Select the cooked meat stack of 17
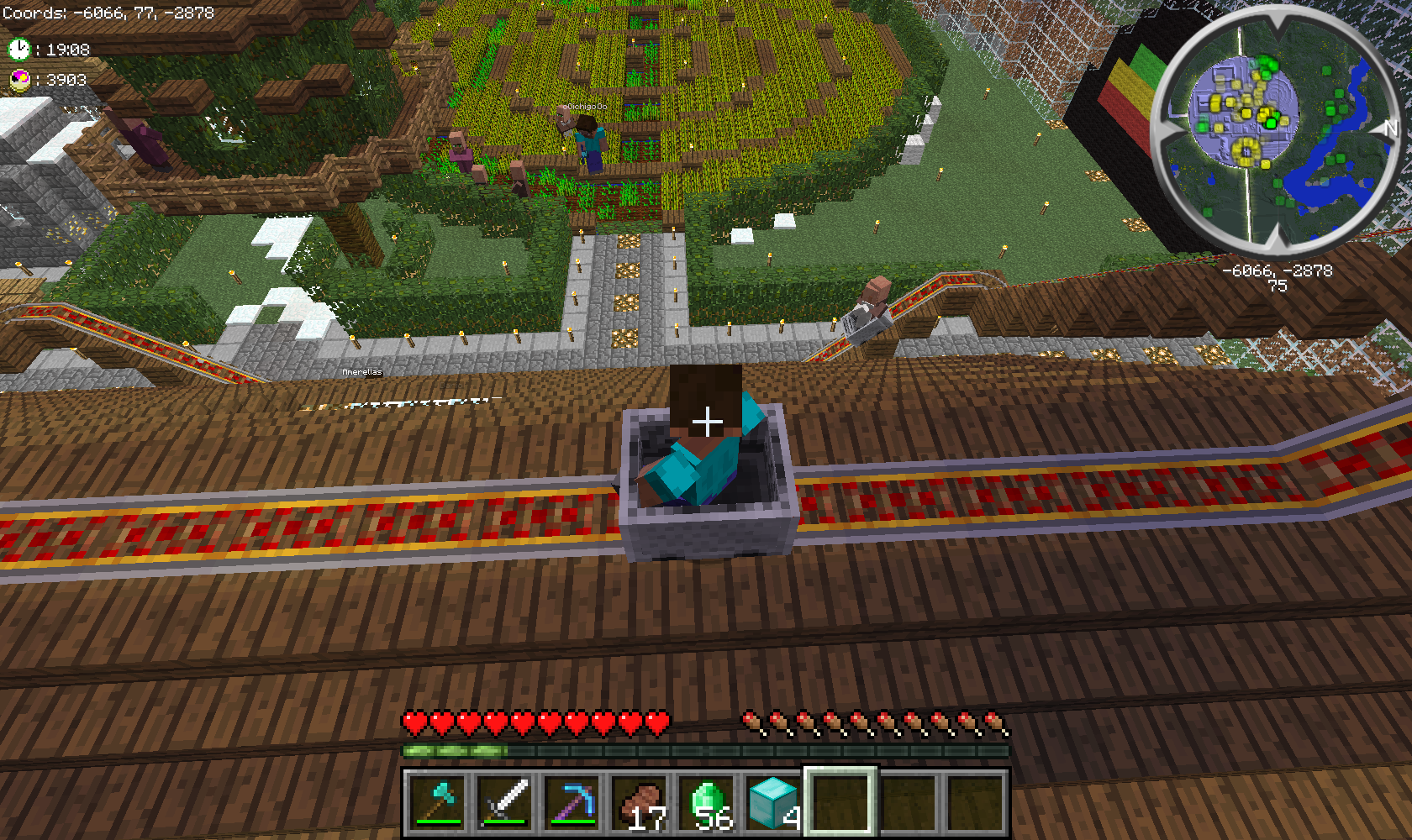Image resolution: width=1412 pixels, height=840 pixels. click(x=640, y=802)
